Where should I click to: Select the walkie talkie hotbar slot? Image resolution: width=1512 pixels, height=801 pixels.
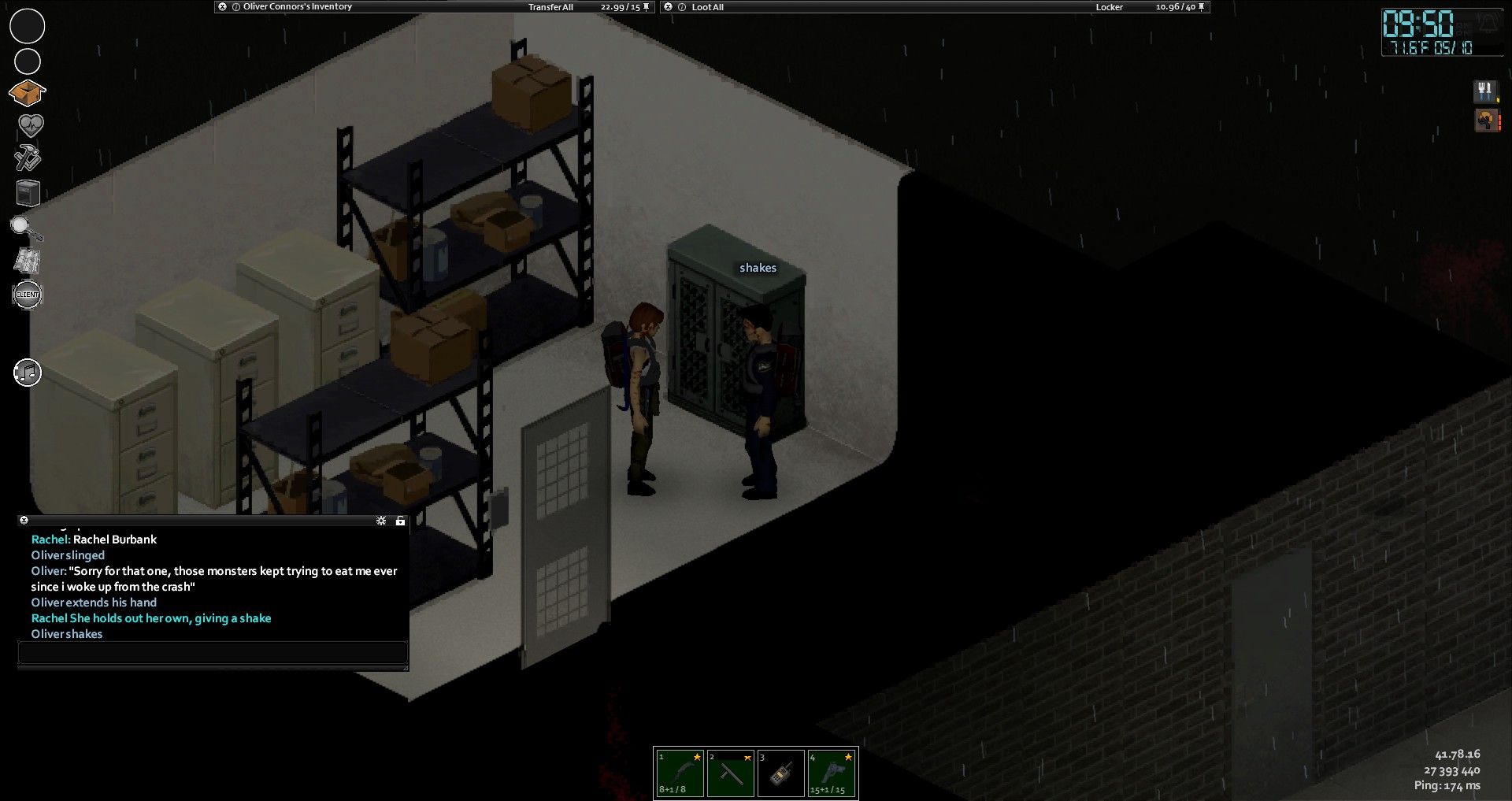click(780, 773)
